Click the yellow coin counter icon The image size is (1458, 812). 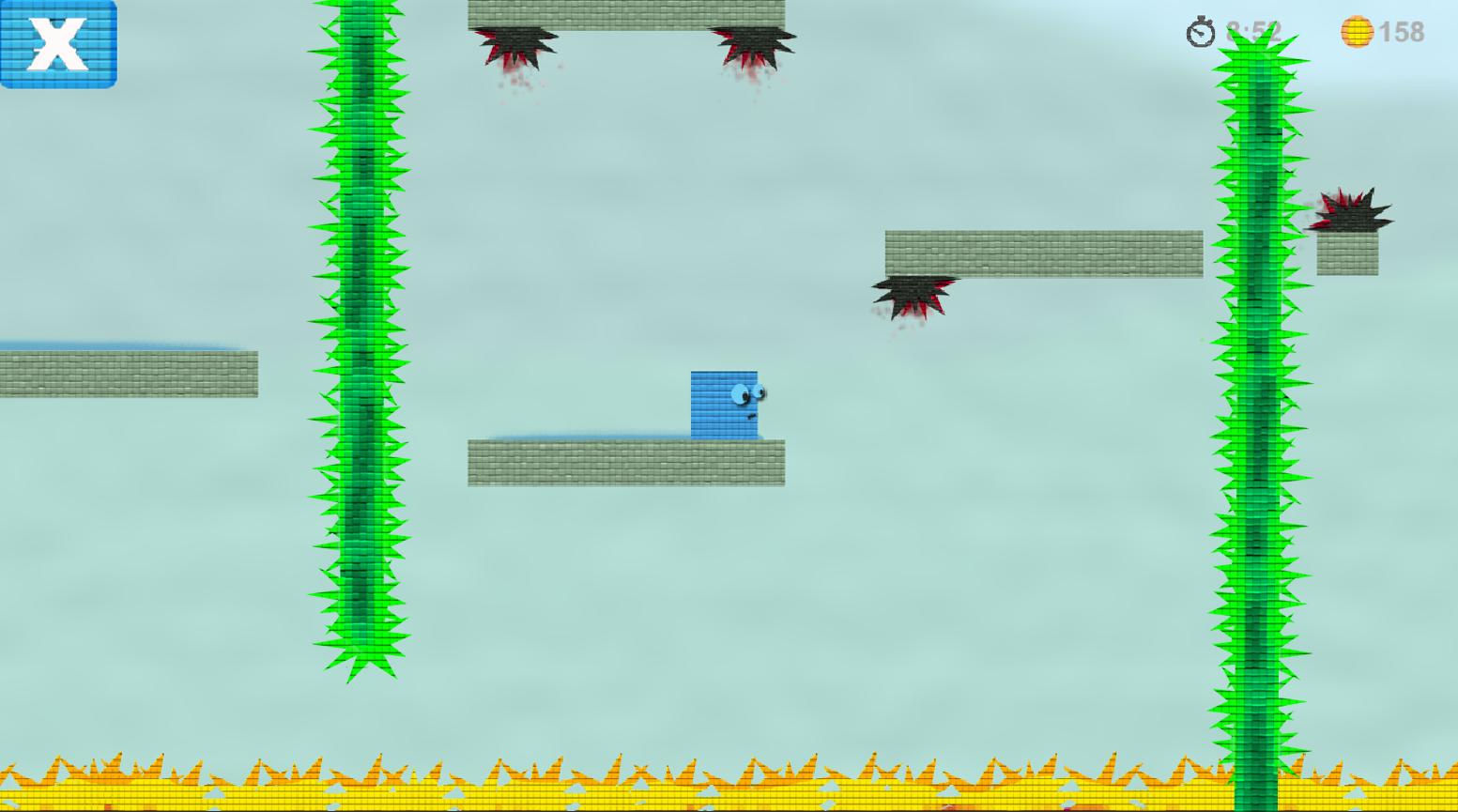[1358, 31]
